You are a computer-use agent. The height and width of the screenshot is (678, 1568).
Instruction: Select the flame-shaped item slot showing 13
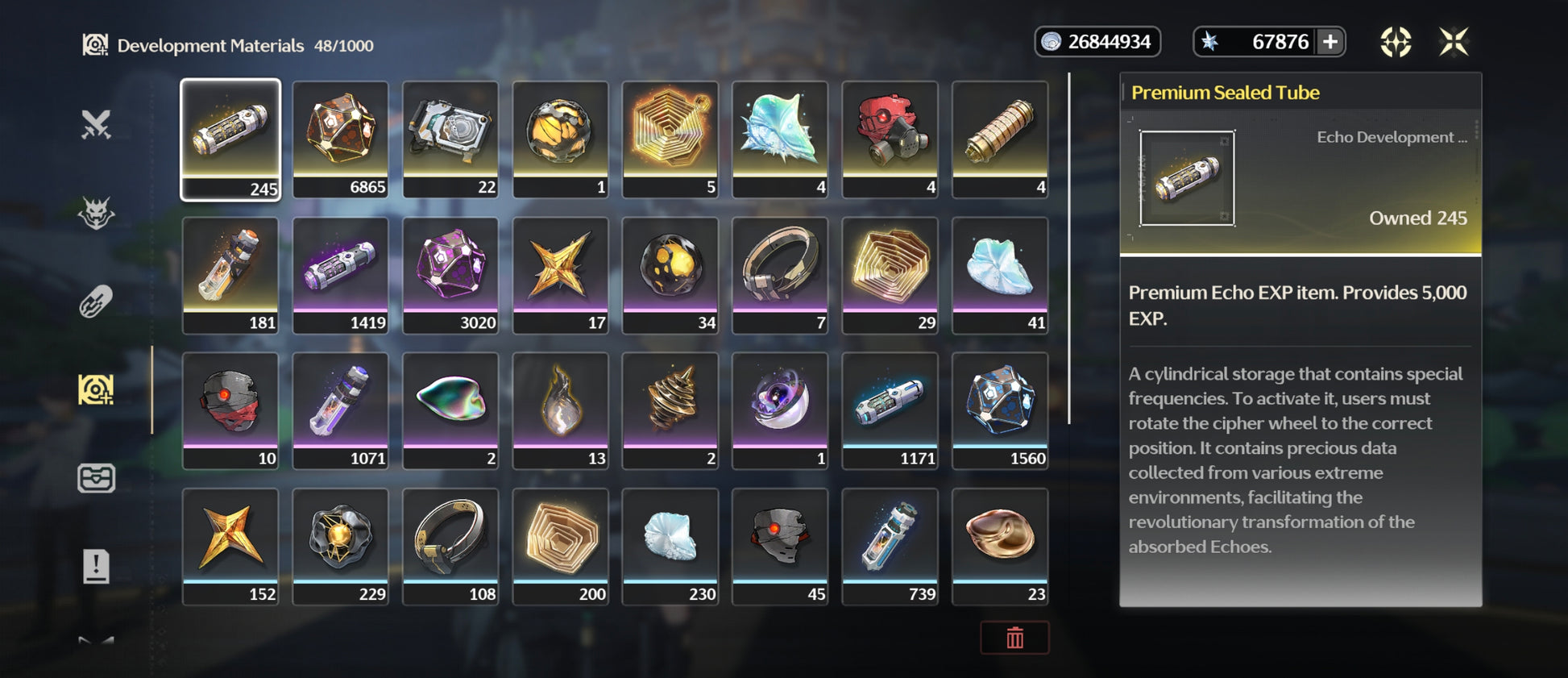(x=560, y=410)
